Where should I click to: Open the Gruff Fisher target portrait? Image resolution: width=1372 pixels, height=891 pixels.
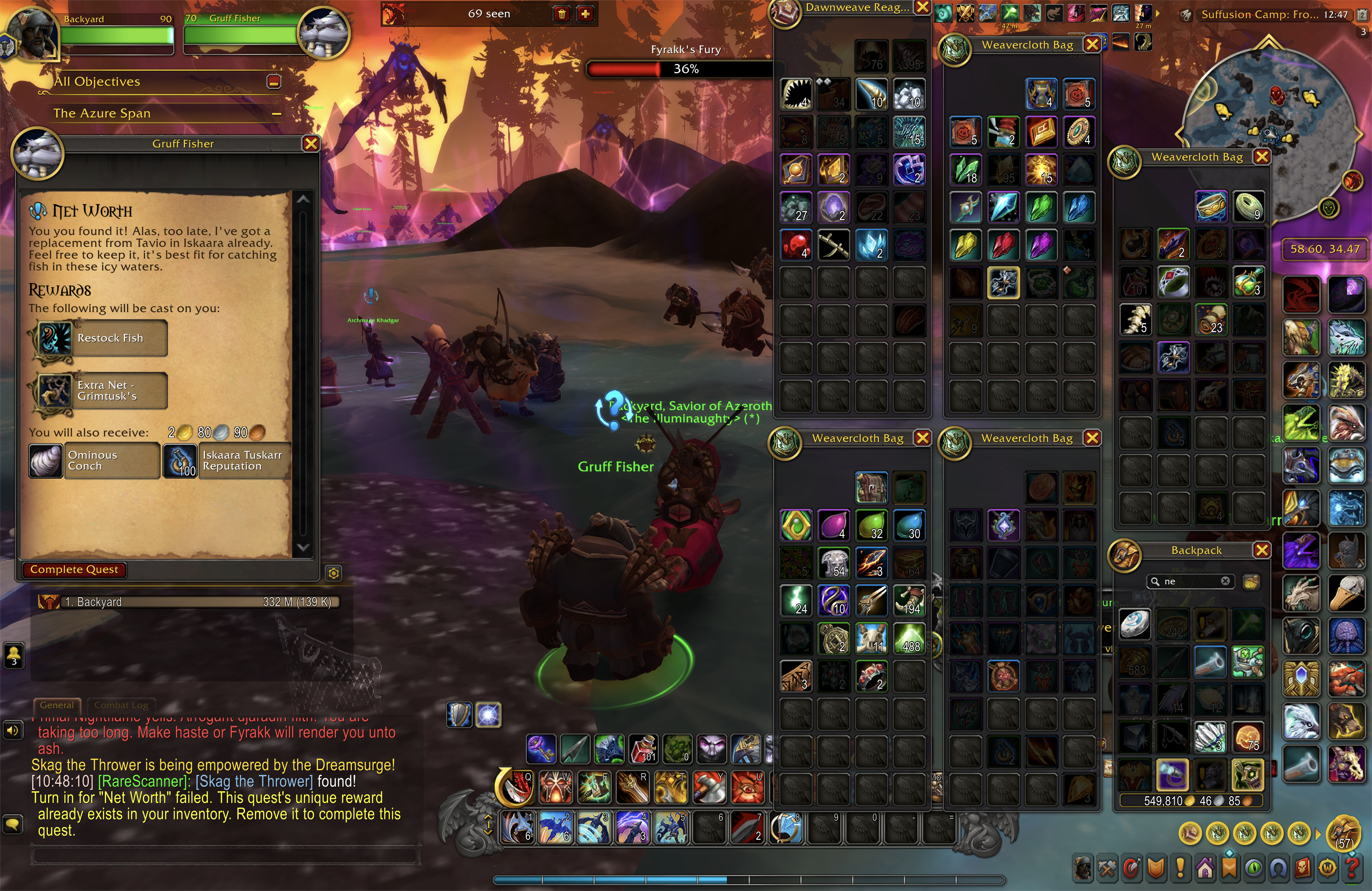click(x=323, y=33)
